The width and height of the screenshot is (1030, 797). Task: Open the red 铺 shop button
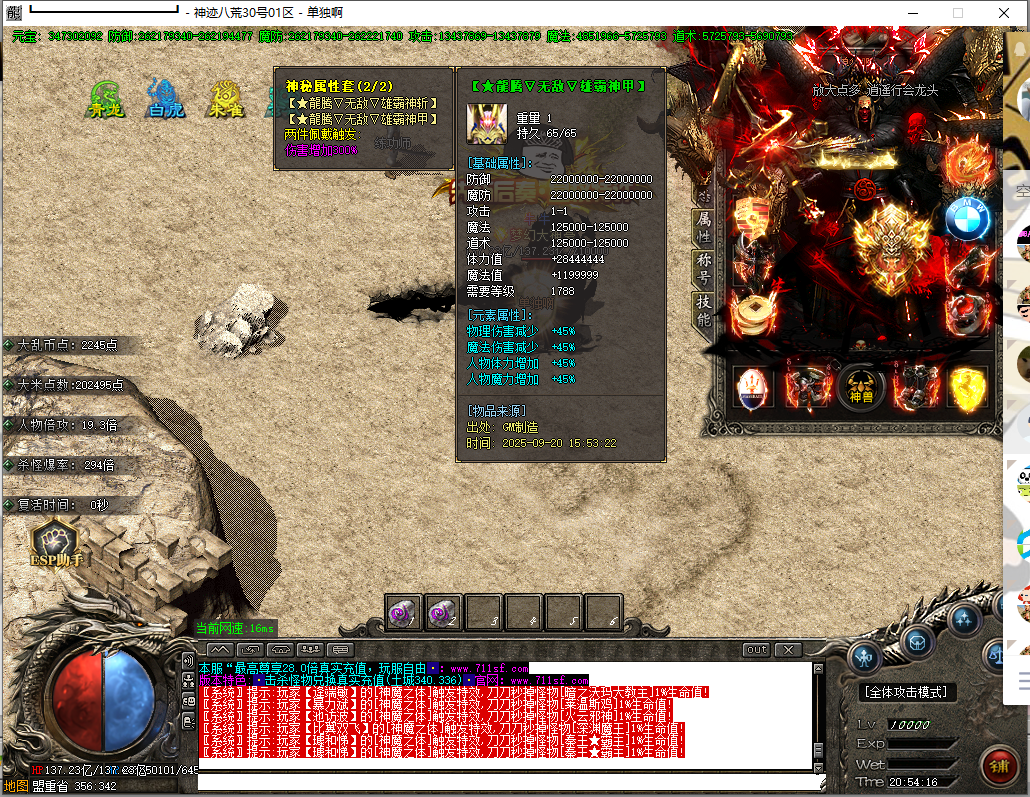pos(999,767)
